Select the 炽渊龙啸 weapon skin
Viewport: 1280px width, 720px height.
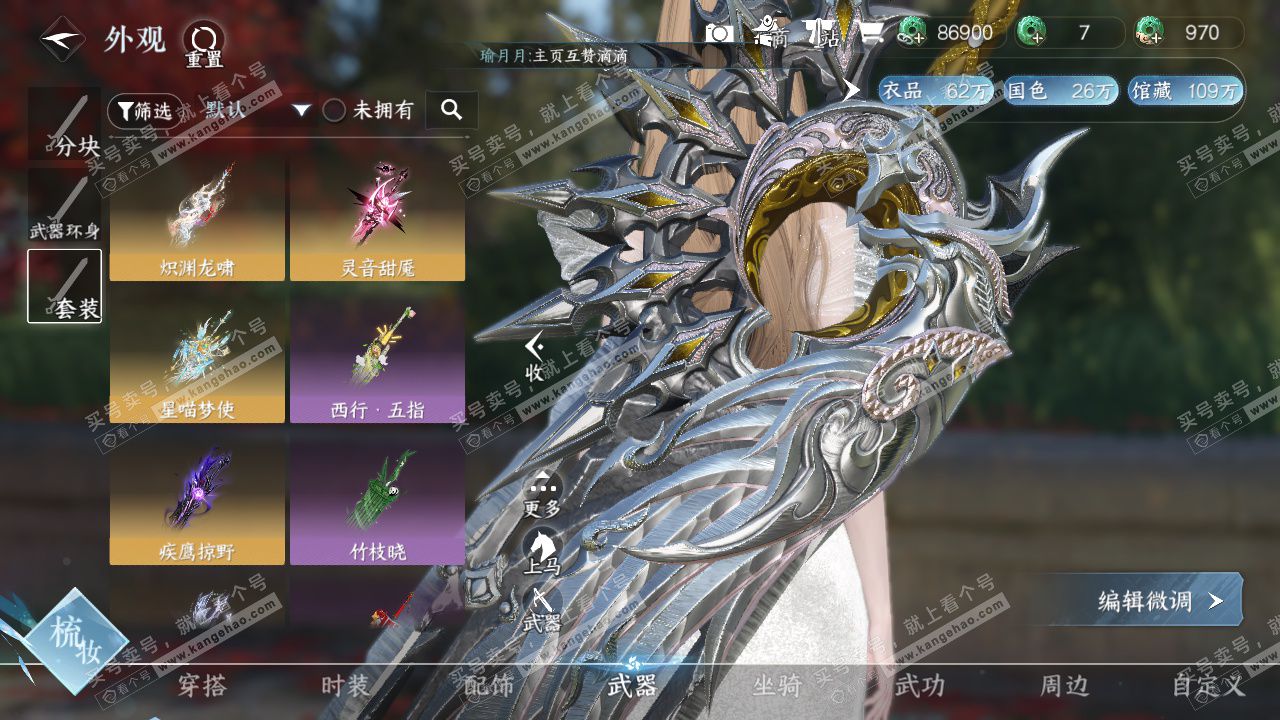197,222
